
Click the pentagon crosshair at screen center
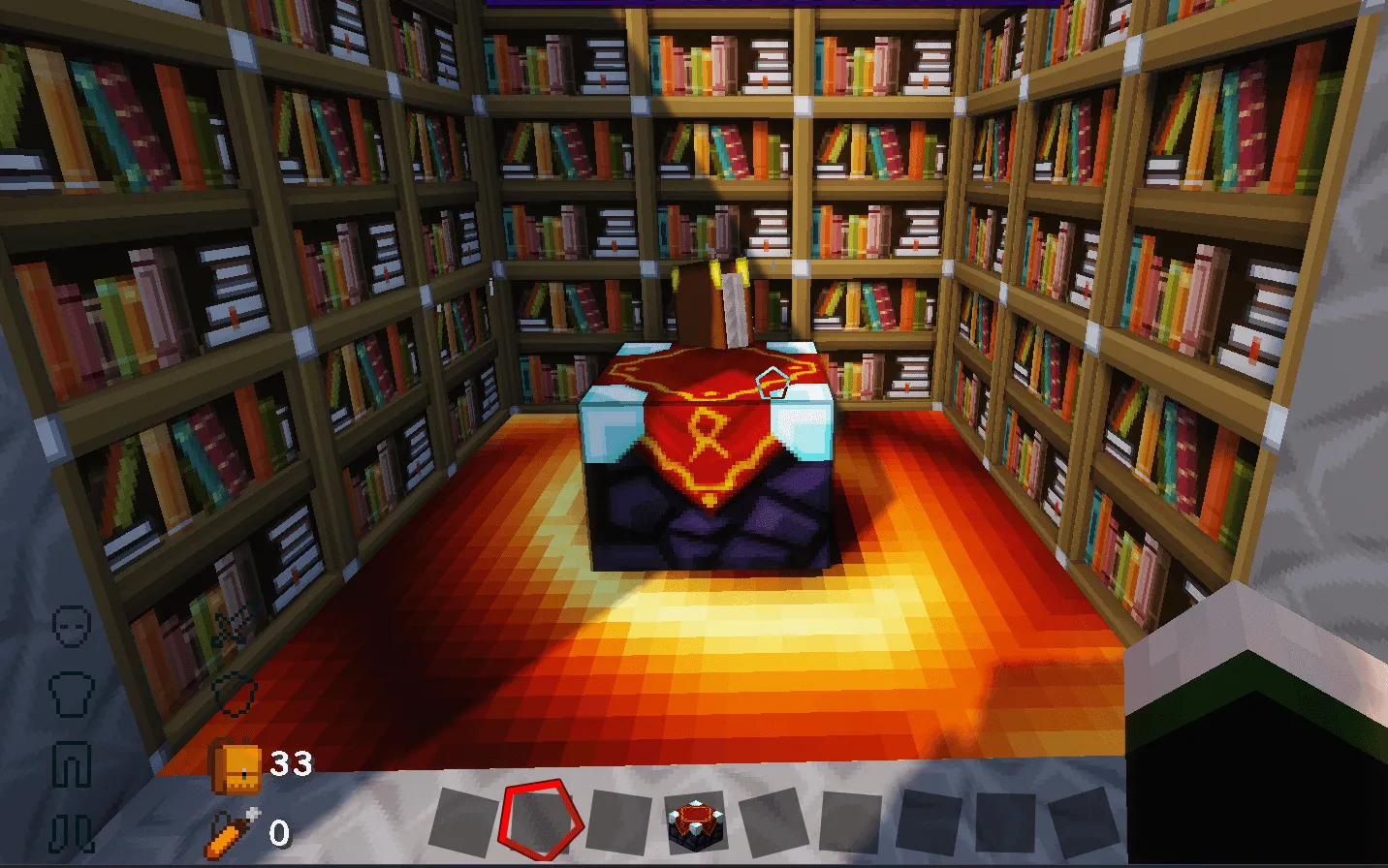[x=771, y=384]
